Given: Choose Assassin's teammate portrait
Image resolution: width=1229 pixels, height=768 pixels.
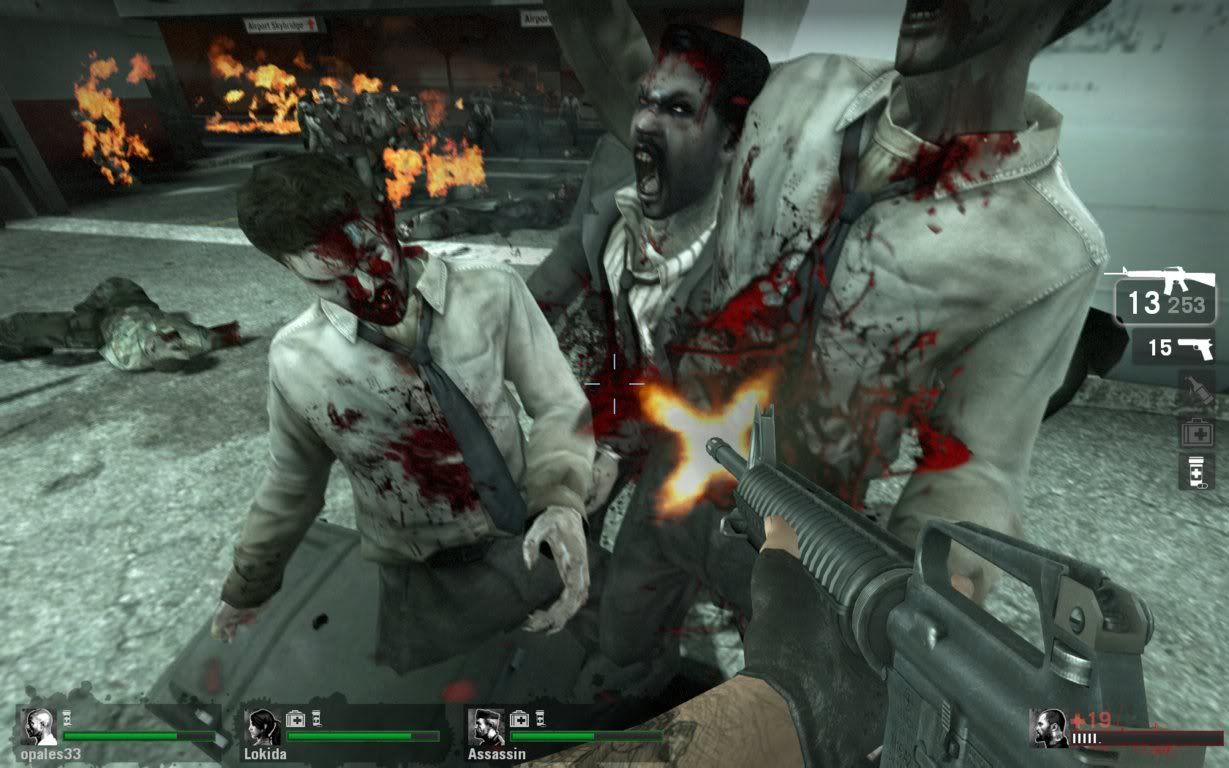Looking at the screenshot, I should pos(487,727).
